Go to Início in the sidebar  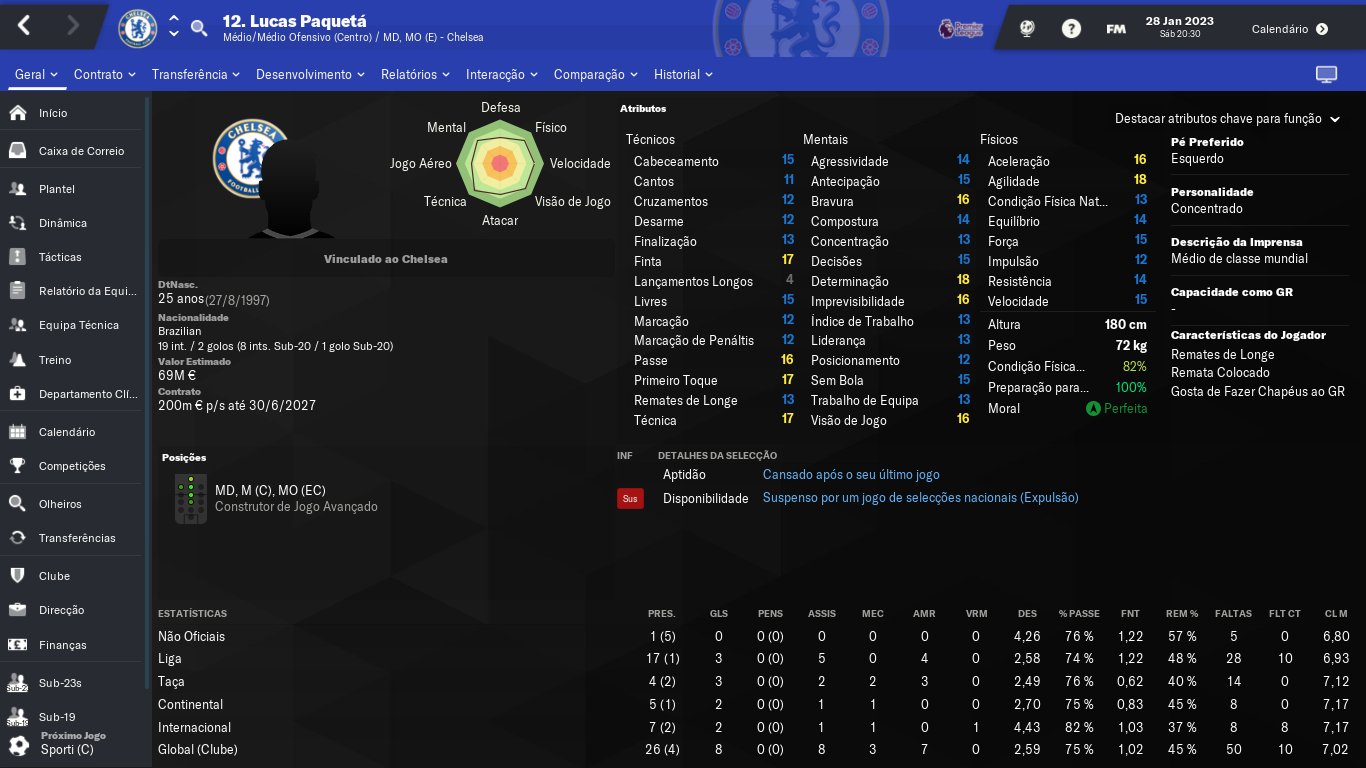coord(53,113)
